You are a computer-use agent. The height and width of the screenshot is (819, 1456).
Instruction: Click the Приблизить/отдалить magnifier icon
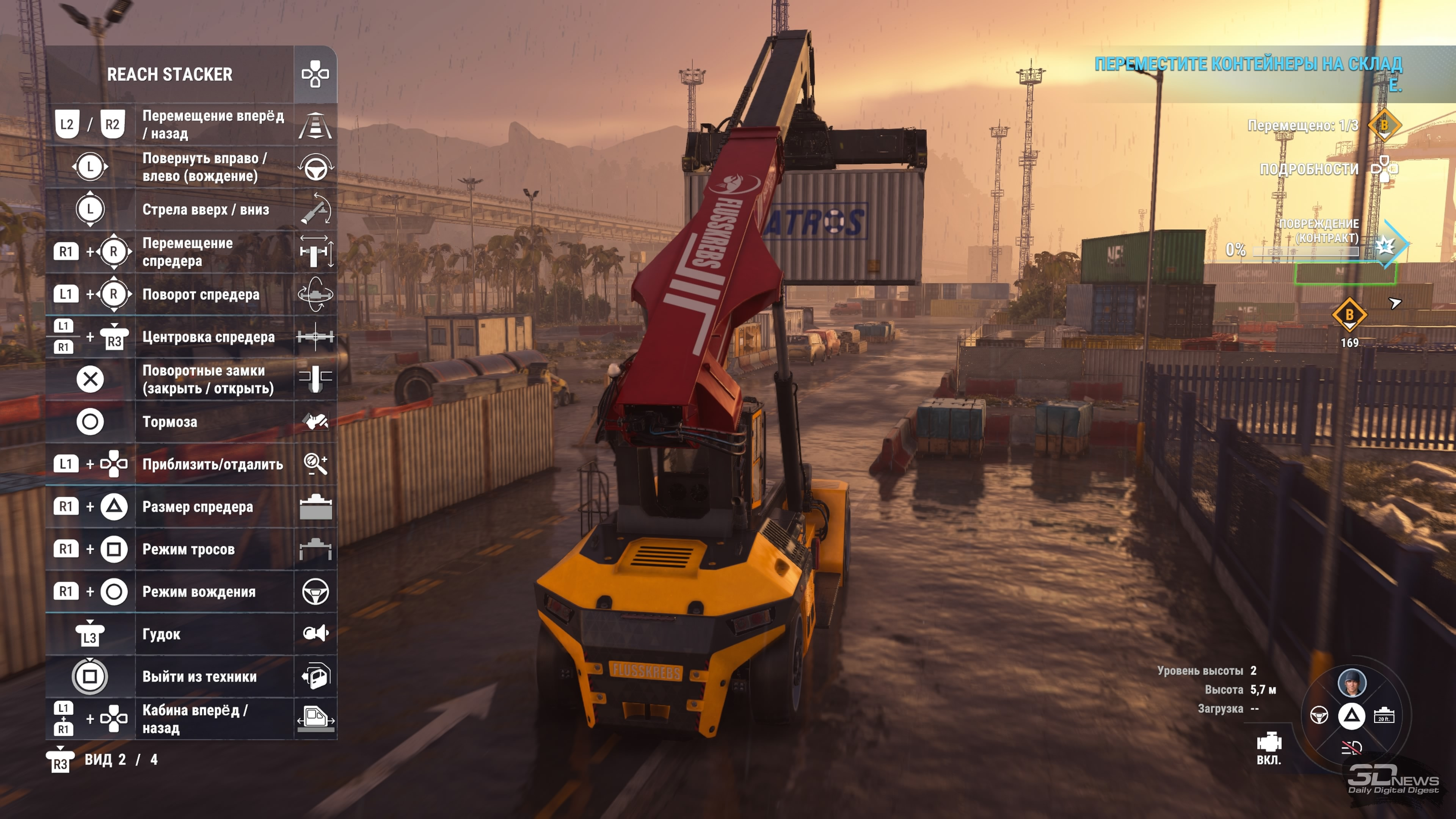[x=315, y=464]
